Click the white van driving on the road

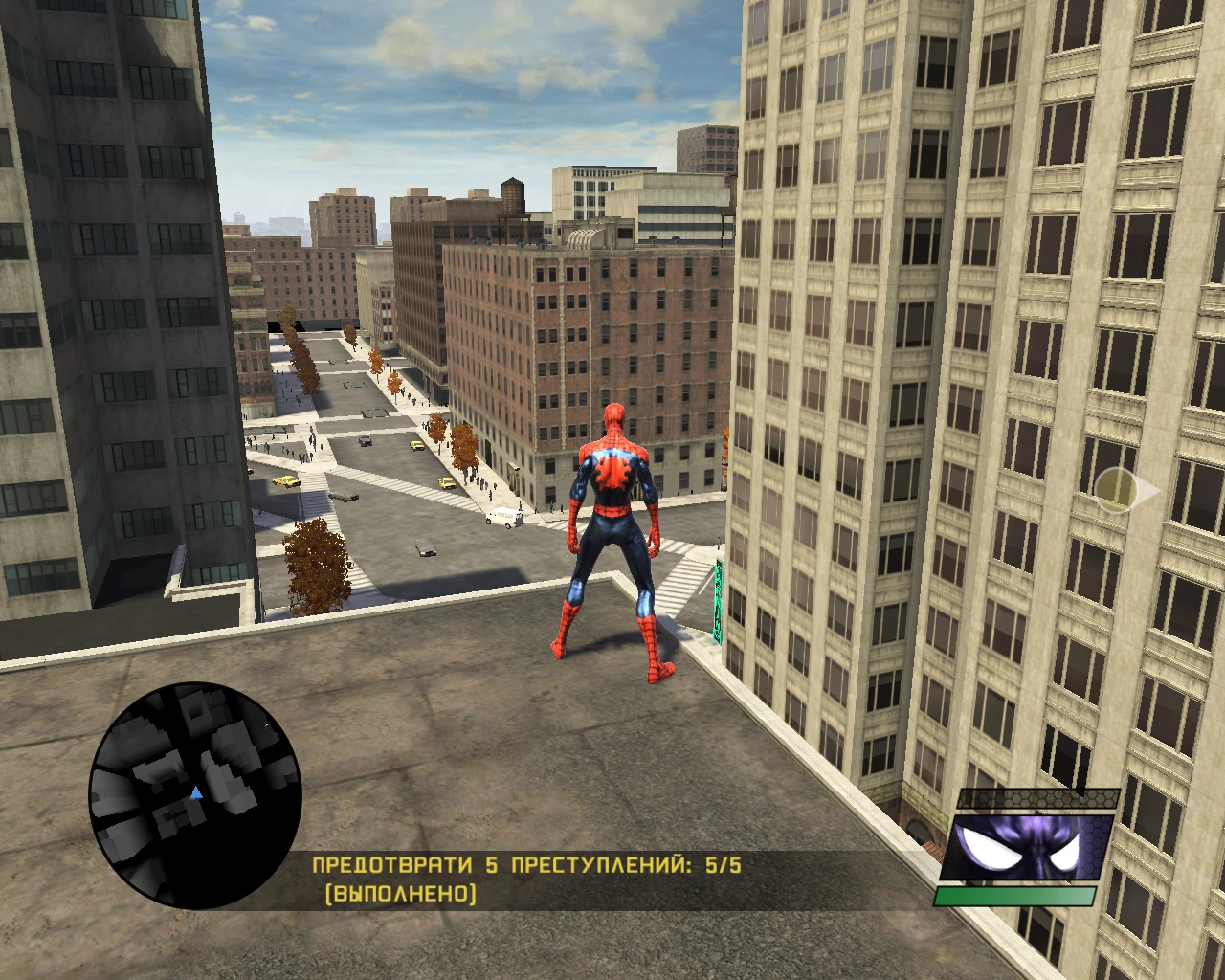tap(502, 518)
